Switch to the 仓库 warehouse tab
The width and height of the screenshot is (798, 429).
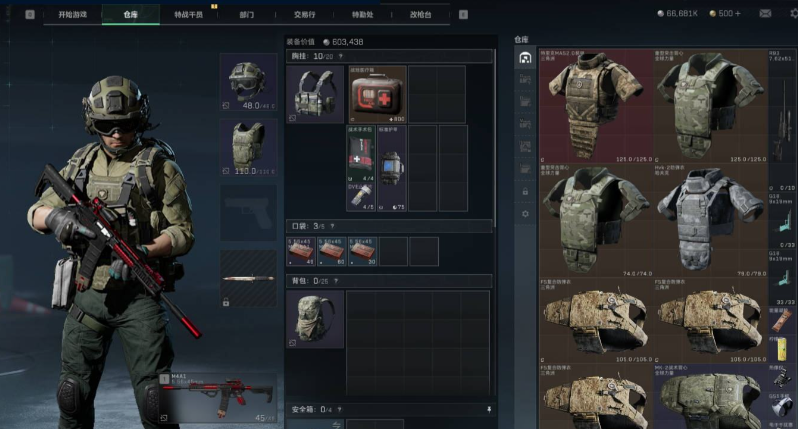pyautogui.click(x=130, y=15)
